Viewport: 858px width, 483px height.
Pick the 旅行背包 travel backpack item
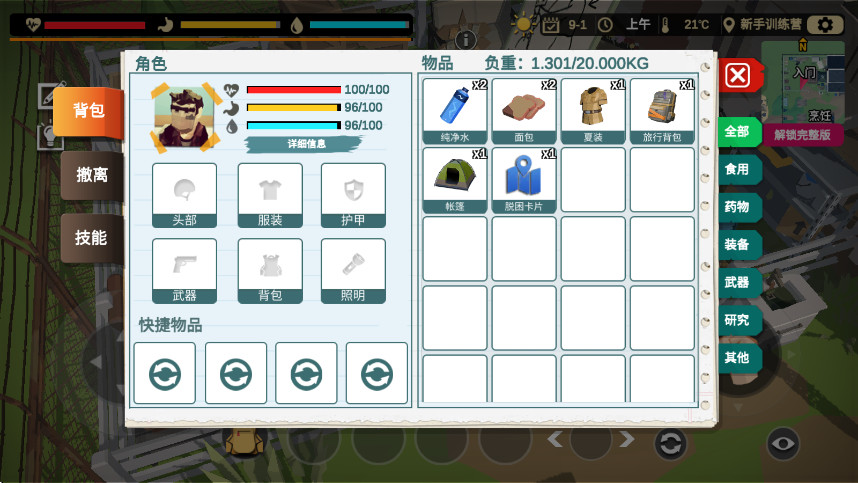[662, 110]
